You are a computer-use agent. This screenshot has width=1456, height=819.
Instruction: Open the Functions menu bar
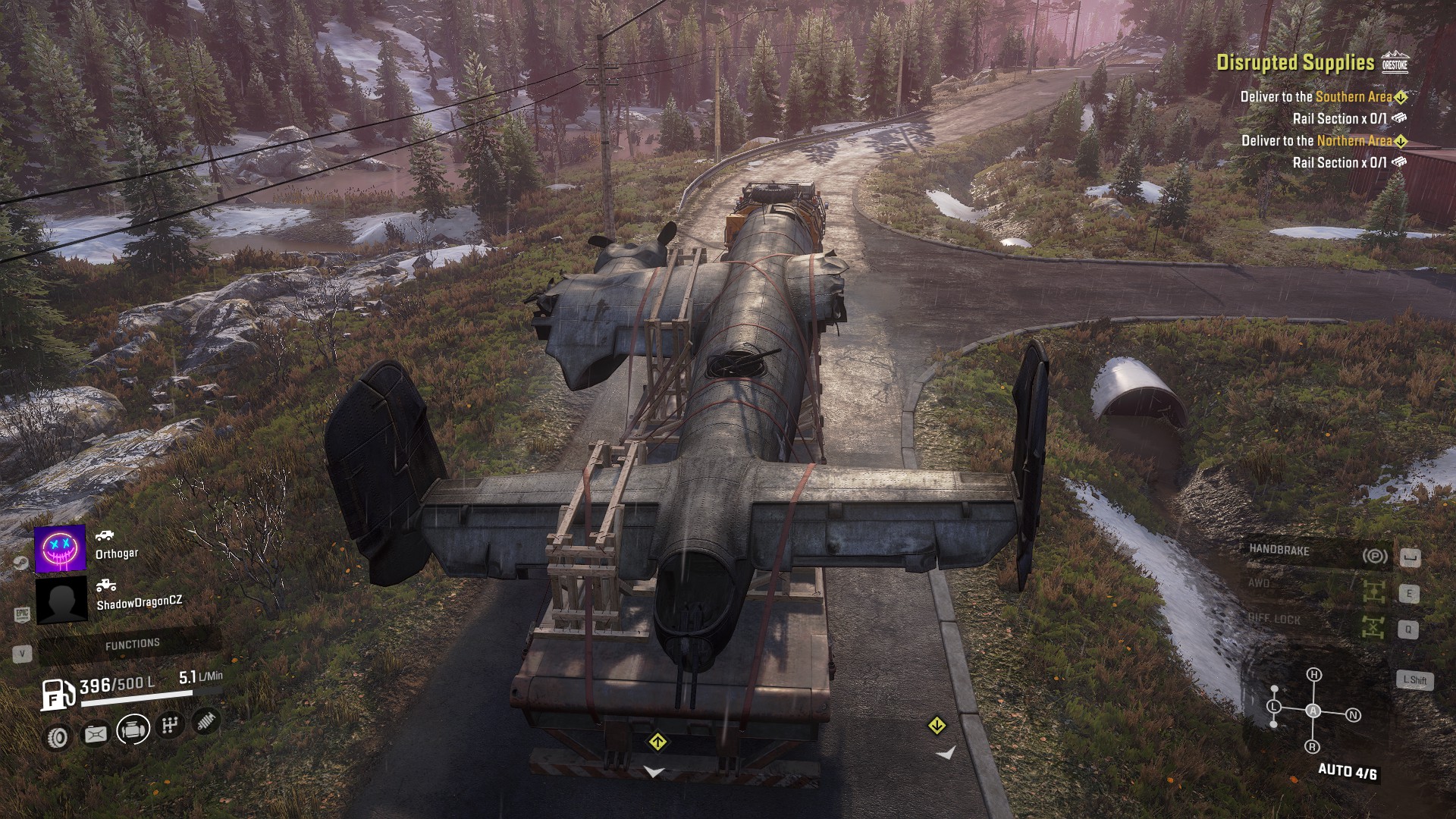coord(132,645)
